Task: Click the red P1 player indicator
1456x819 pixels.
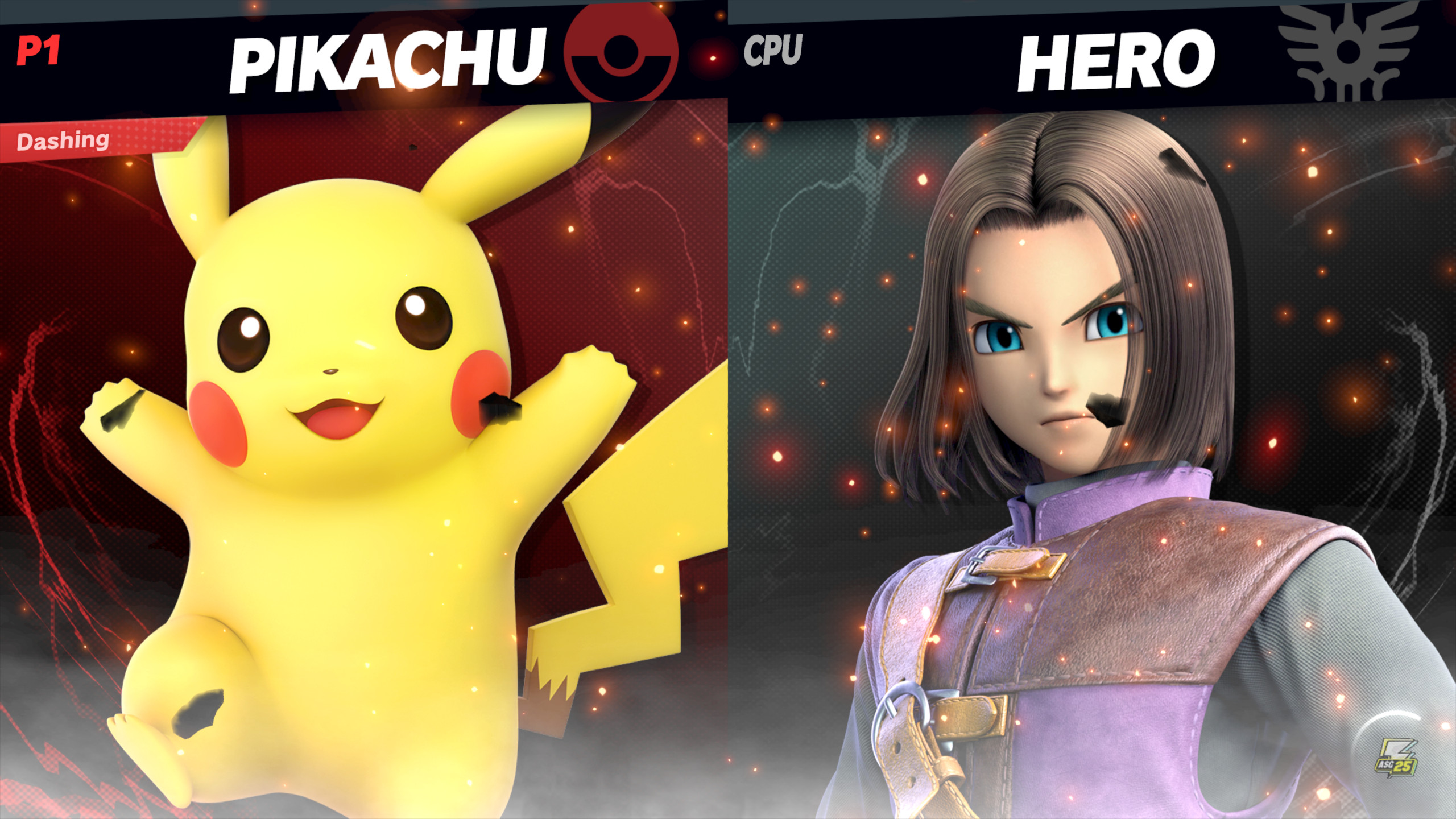Action: [x=39, y=51]
